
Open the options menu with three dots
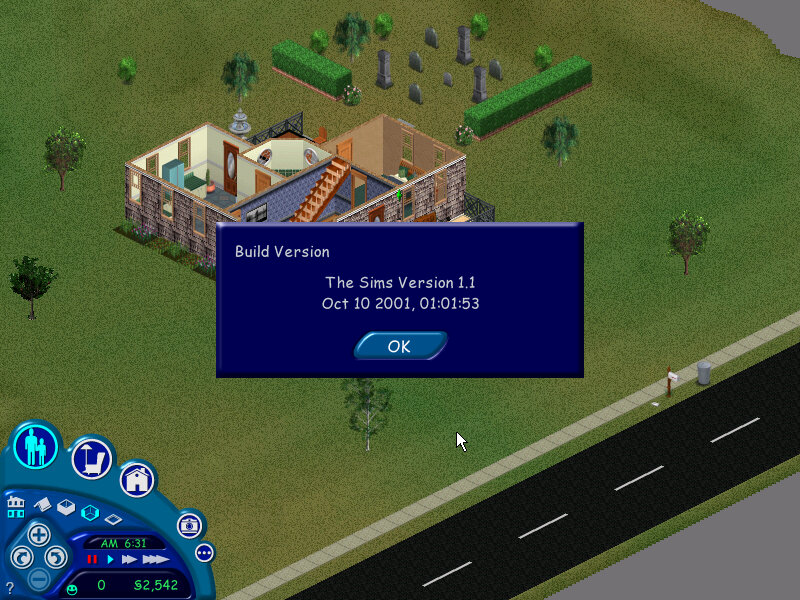point(205,552)
